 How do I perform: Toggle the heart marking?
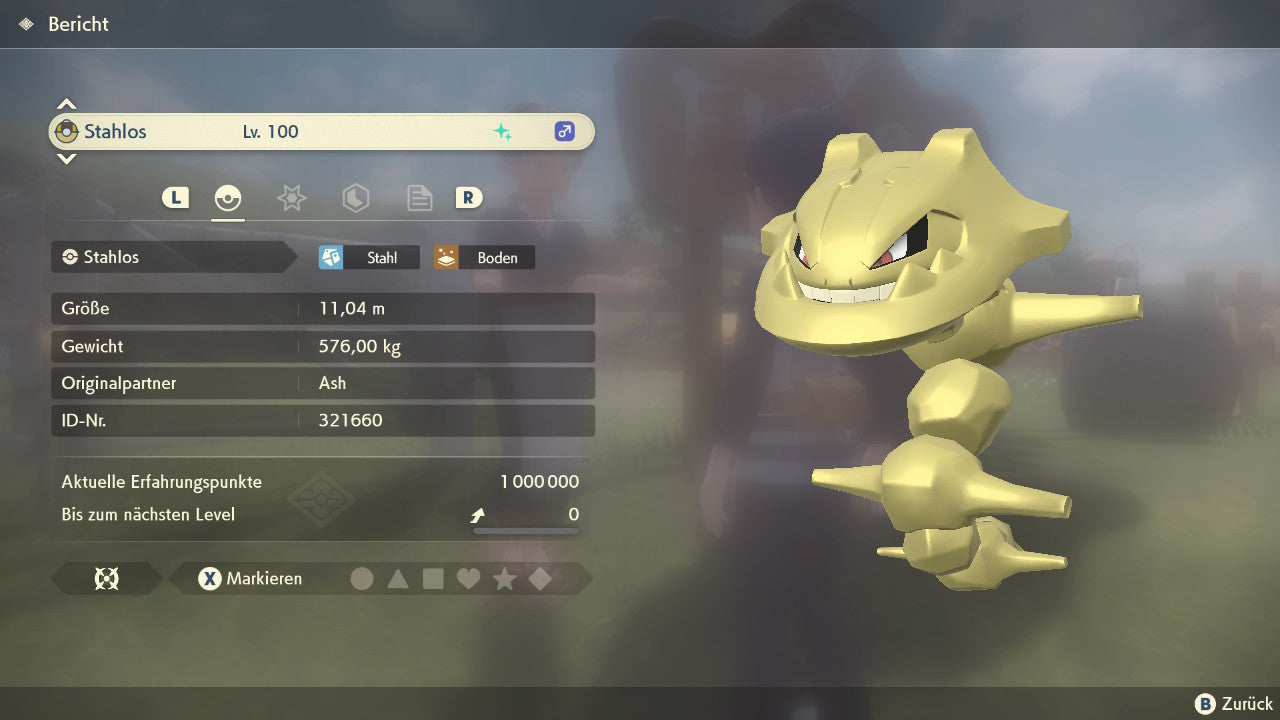pyautogui.click(x=468, y=578)
